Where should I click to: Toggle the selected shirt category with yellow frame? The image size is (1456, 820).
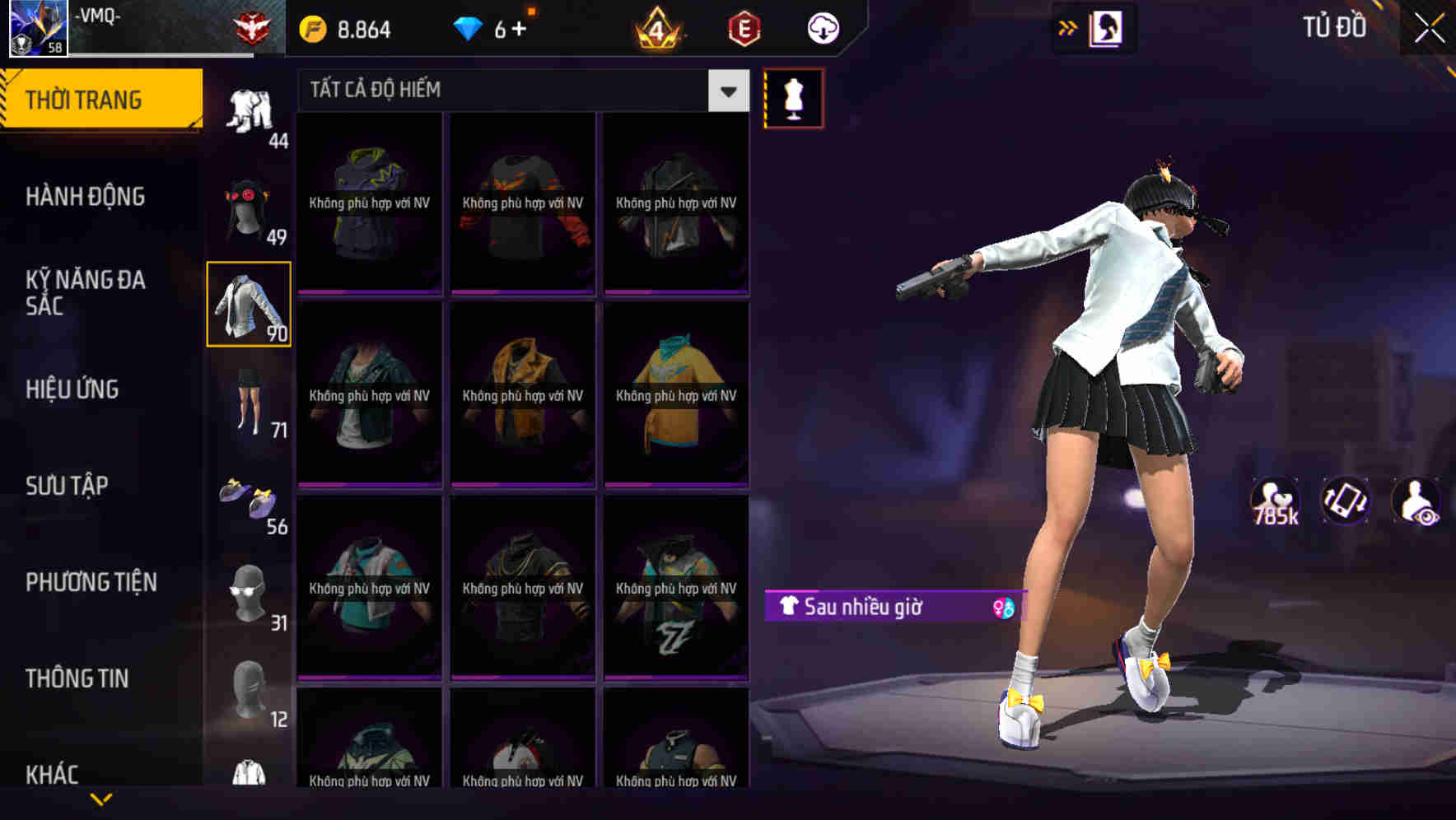(250, 305)
